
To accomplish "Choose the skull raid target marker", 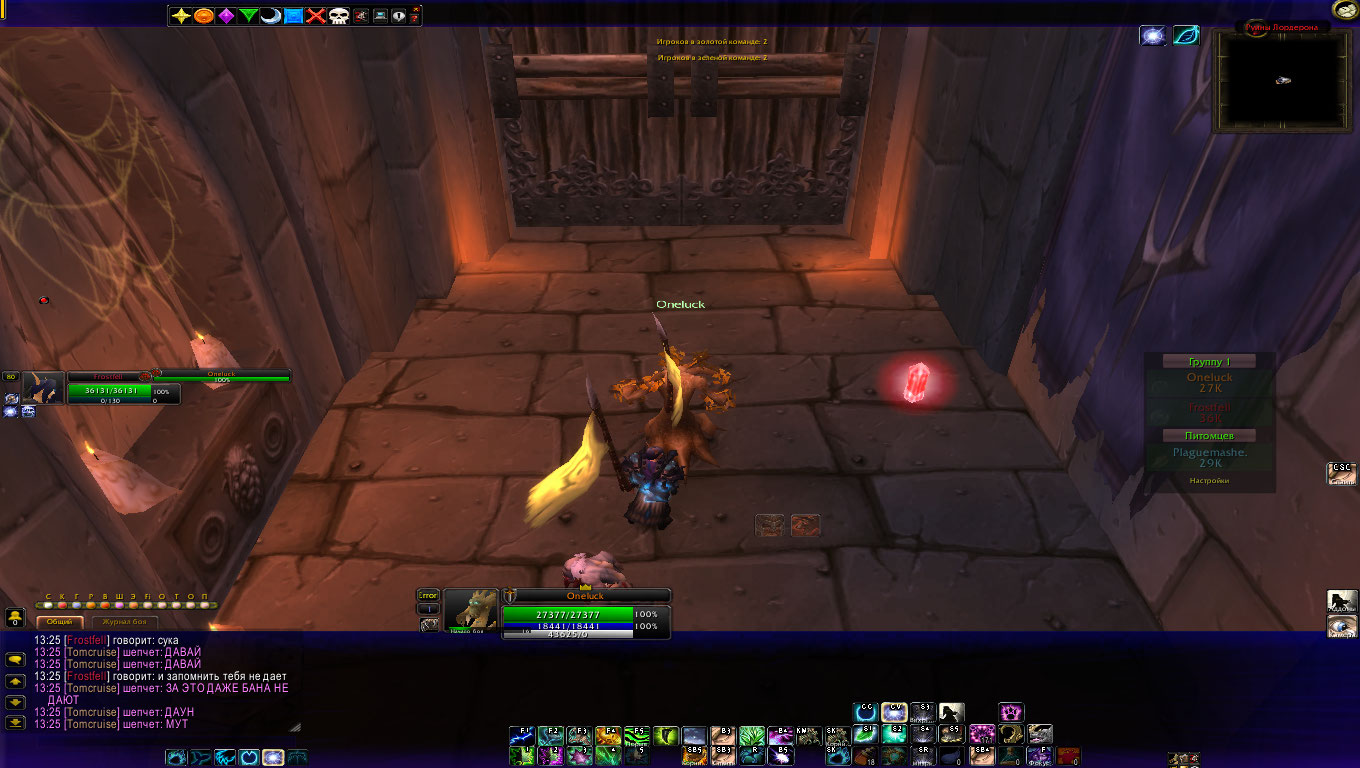I will 338,16.
